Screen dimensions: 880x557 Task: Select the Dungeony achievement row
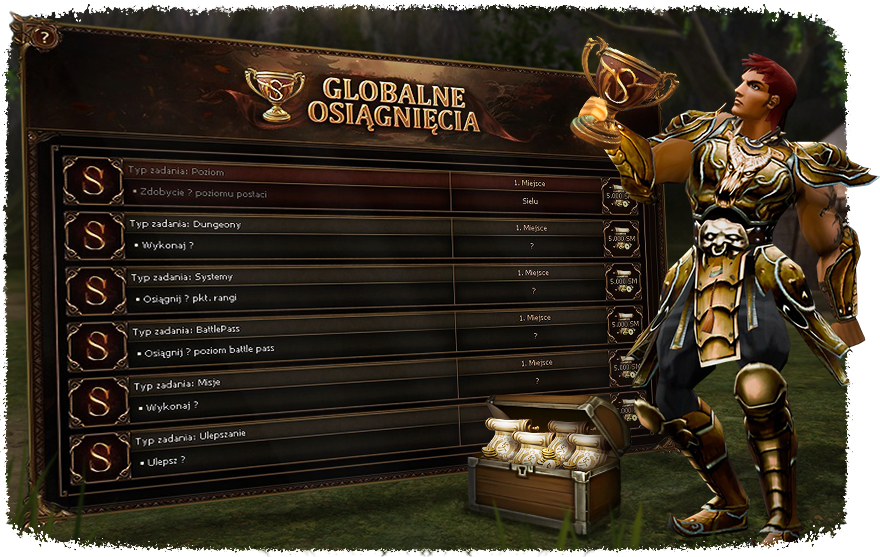[290, 234]
